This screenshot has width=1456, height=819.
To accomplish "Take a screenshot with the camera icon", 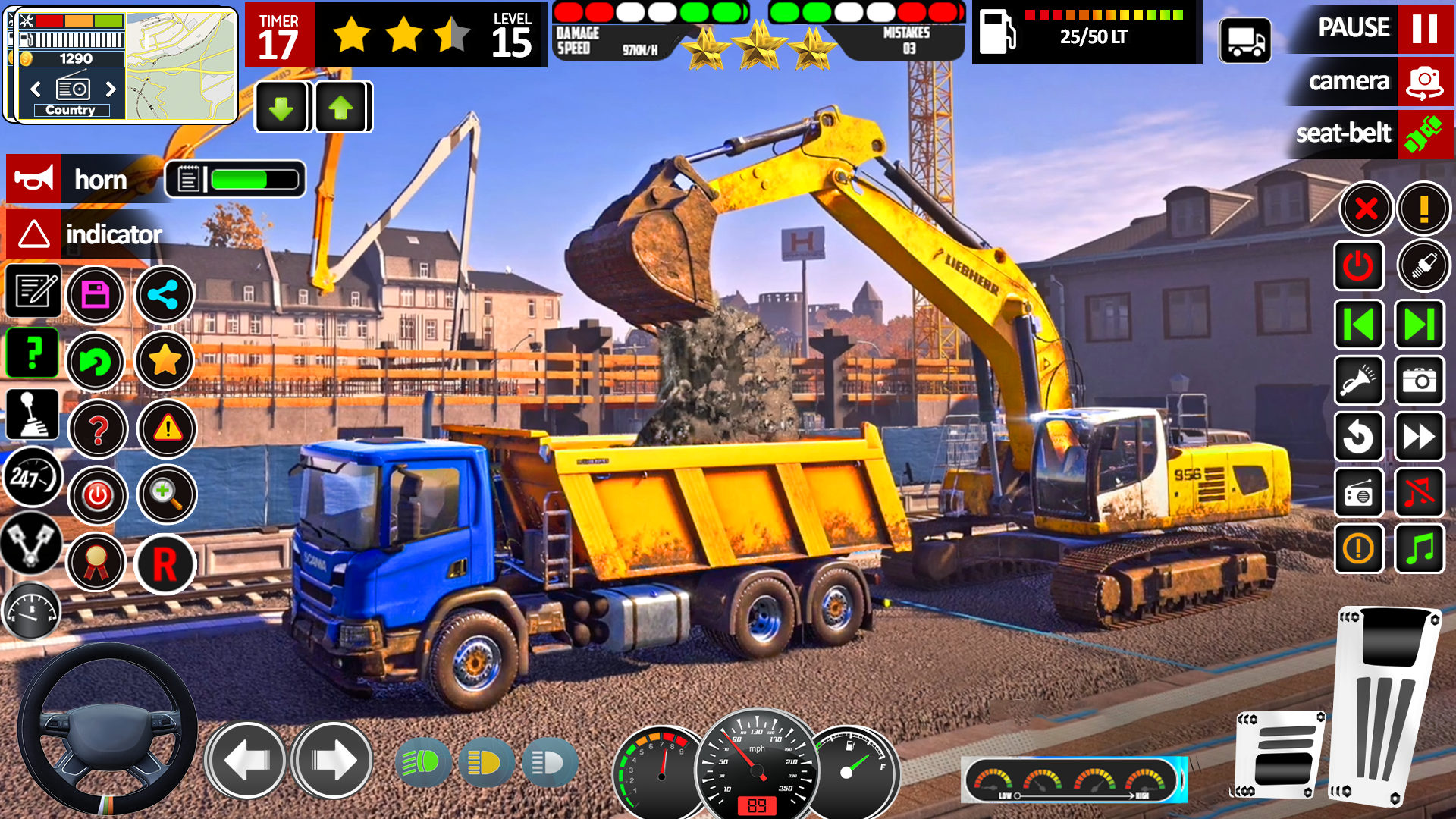I will coord(1419,381).
